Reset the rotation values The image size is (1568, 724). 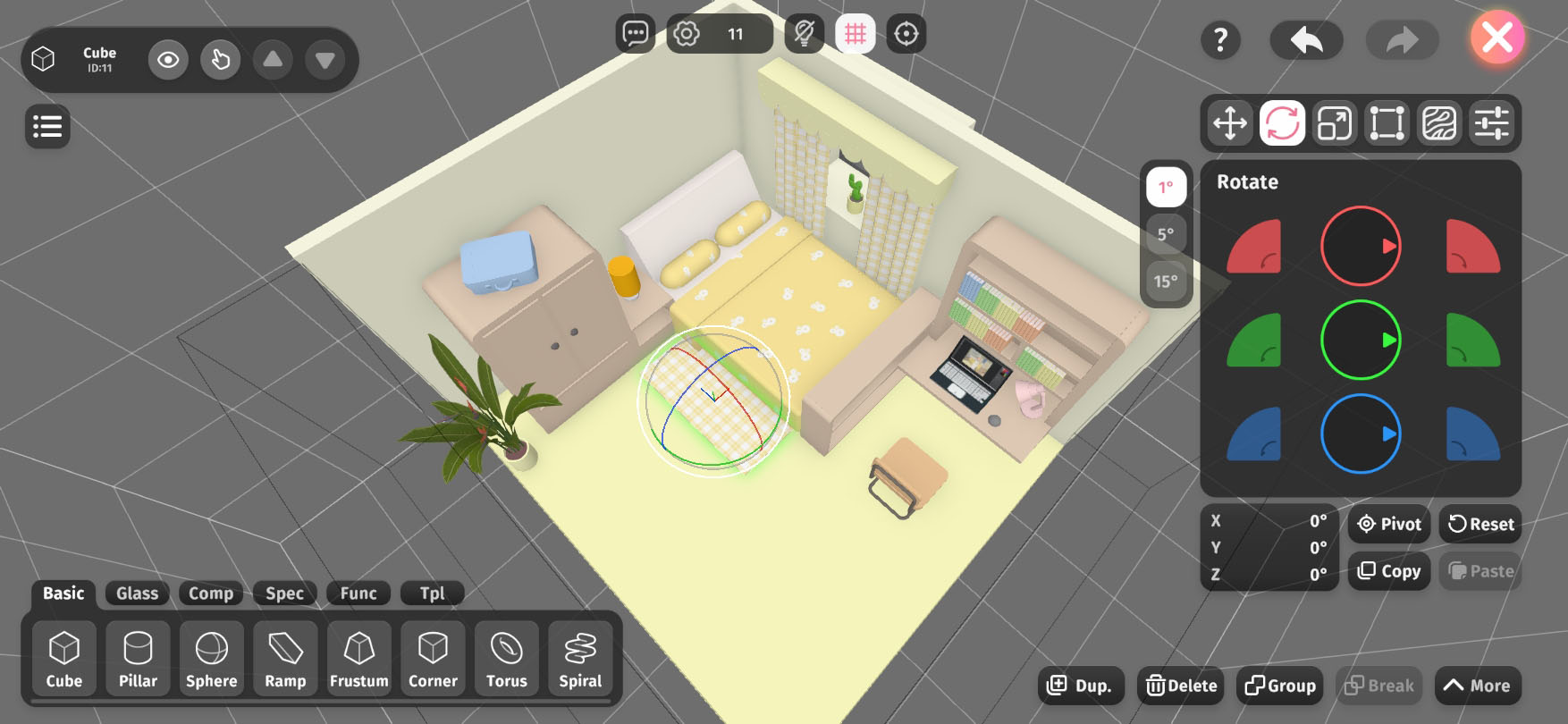point(1480,524)
